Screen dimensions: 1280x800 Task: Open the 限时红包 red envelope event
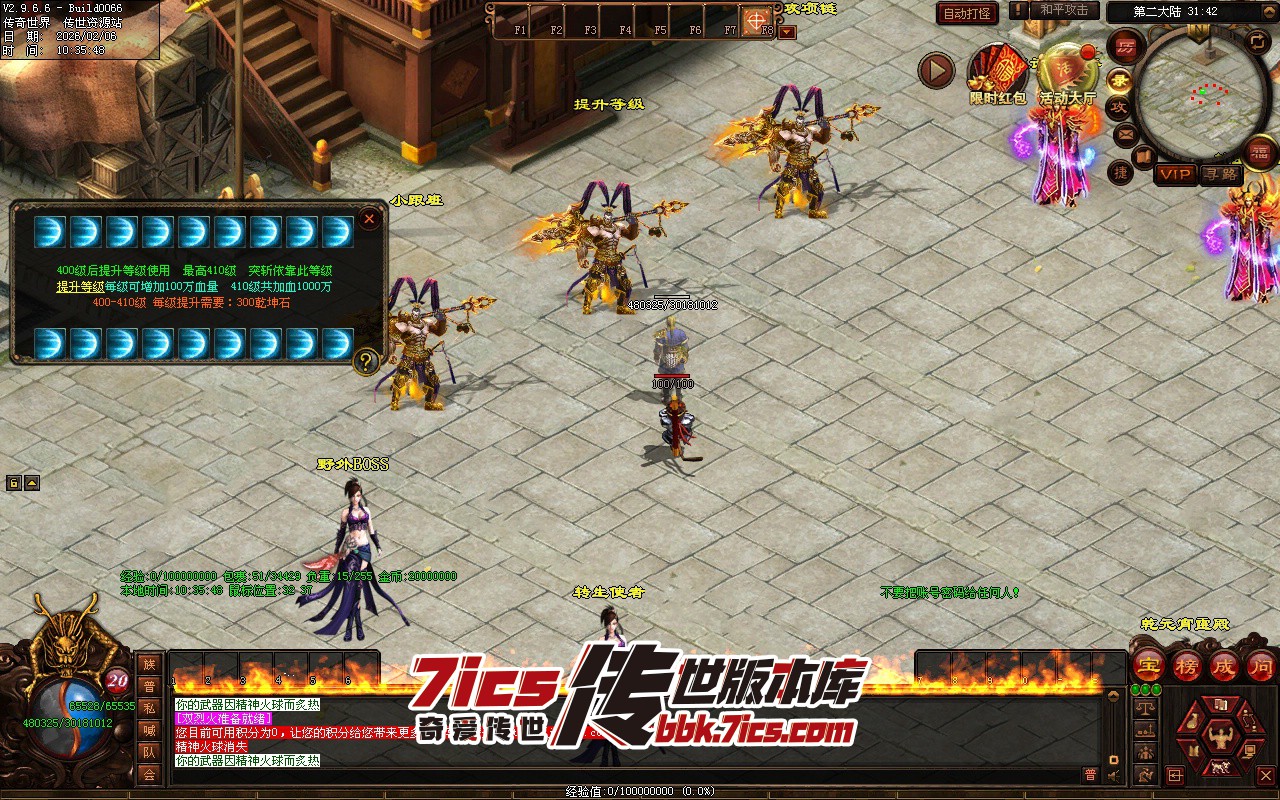tap(997, 73)
